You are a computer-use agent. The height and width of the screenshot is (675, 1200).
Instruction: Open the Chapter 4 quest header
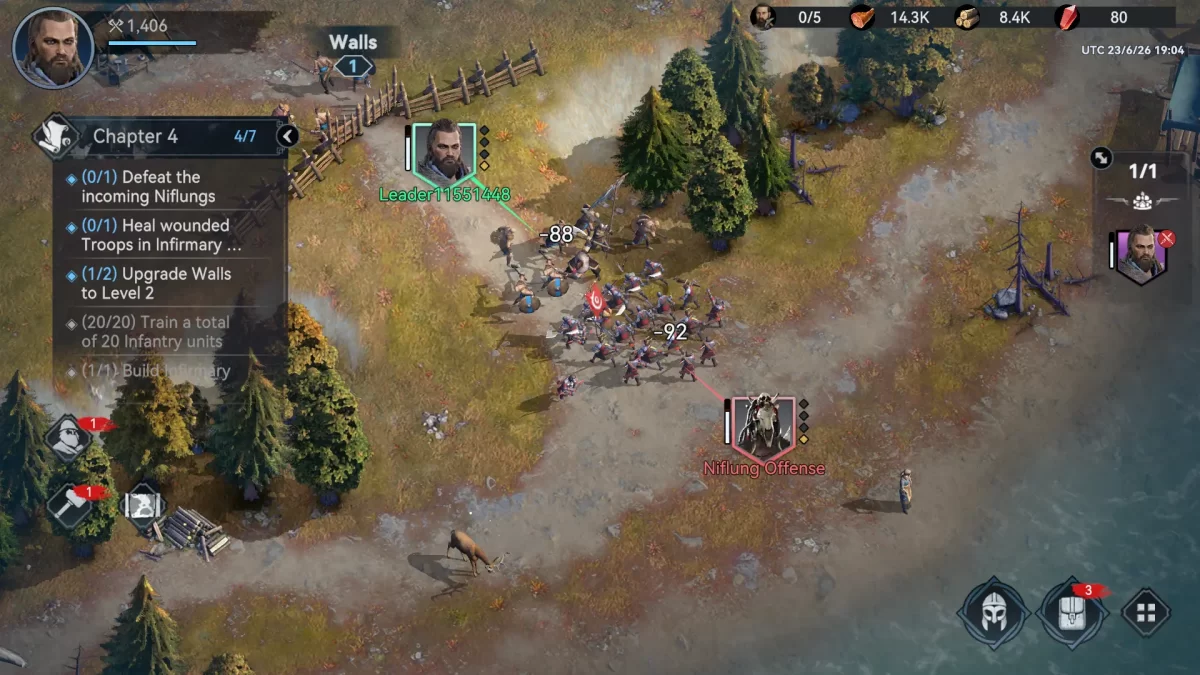click(160, 136)
